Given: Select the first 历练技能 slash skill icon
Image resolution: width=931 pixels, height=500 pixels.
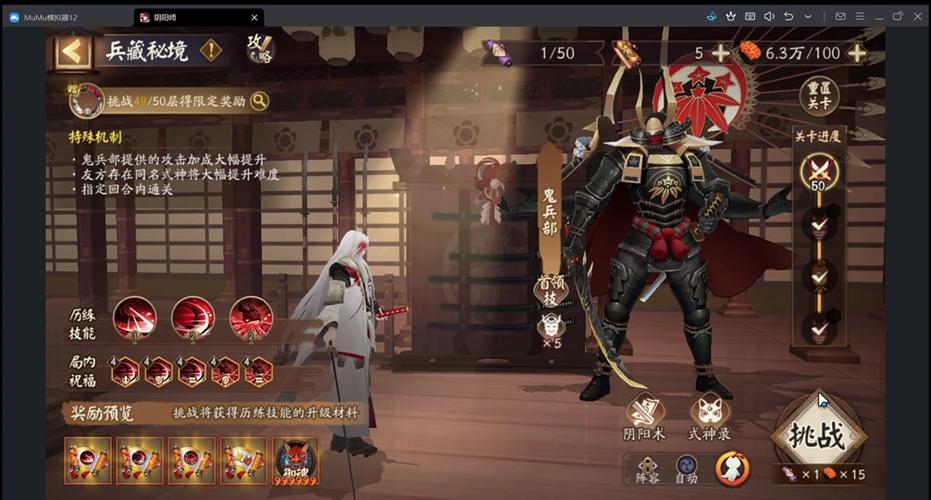Looking at the screenshot, I should [133, 319].
